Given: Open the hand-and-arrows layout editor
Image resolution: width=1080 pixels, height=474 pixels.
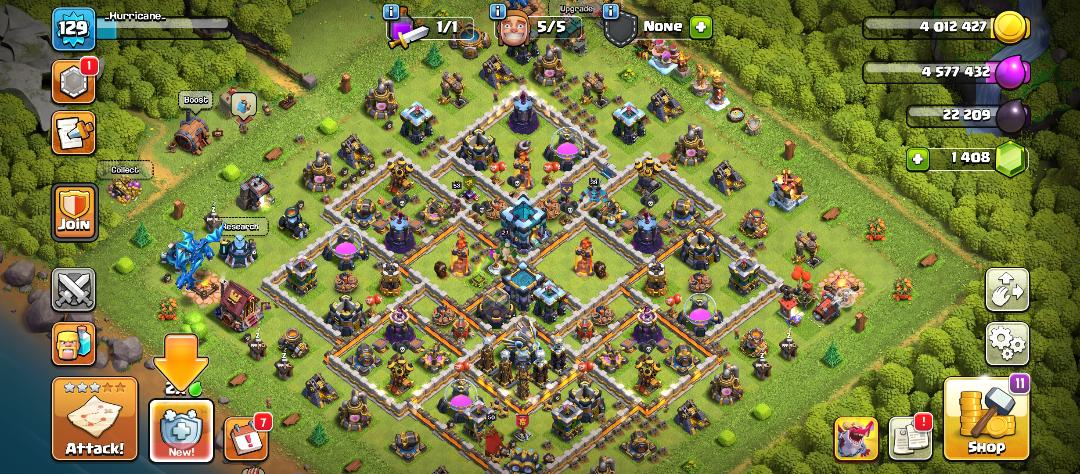Looking at the screenshot, I should click(x=1008, y=290).
